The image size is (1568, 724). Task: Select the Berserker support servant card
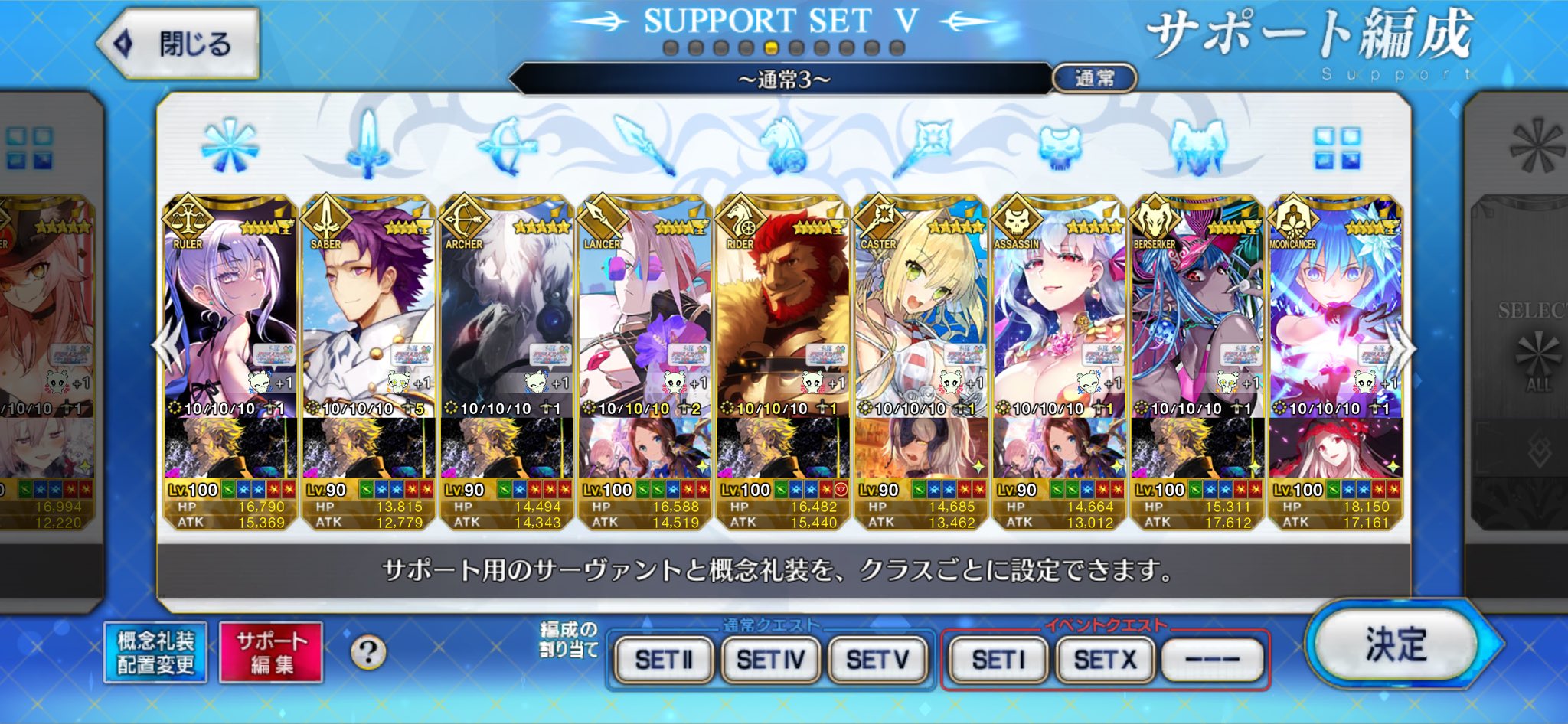pyautogui.click(x=1197, y=321)
